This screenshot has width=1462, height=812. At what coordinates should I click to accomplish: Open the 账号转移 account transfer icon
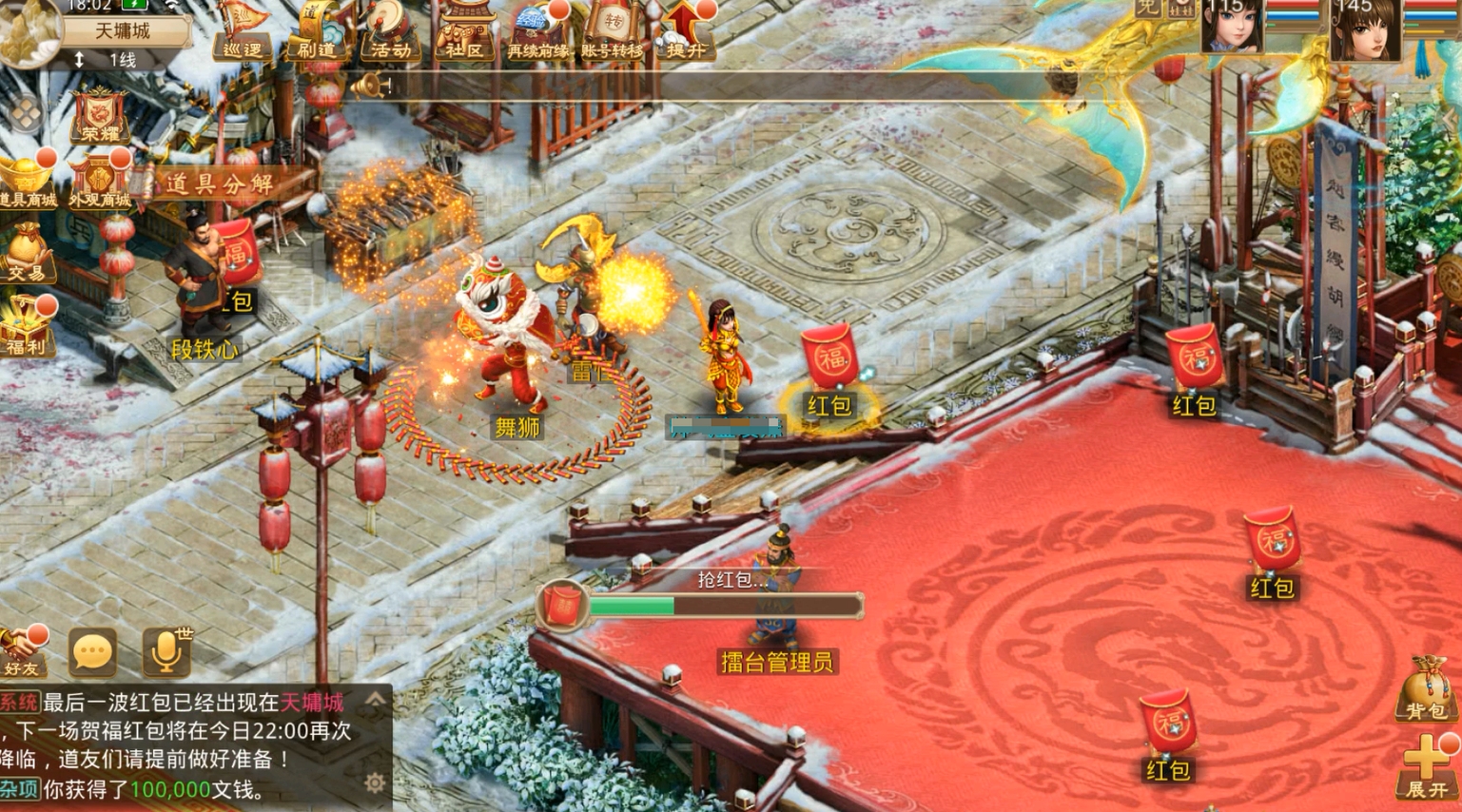(x=613, y=32)
